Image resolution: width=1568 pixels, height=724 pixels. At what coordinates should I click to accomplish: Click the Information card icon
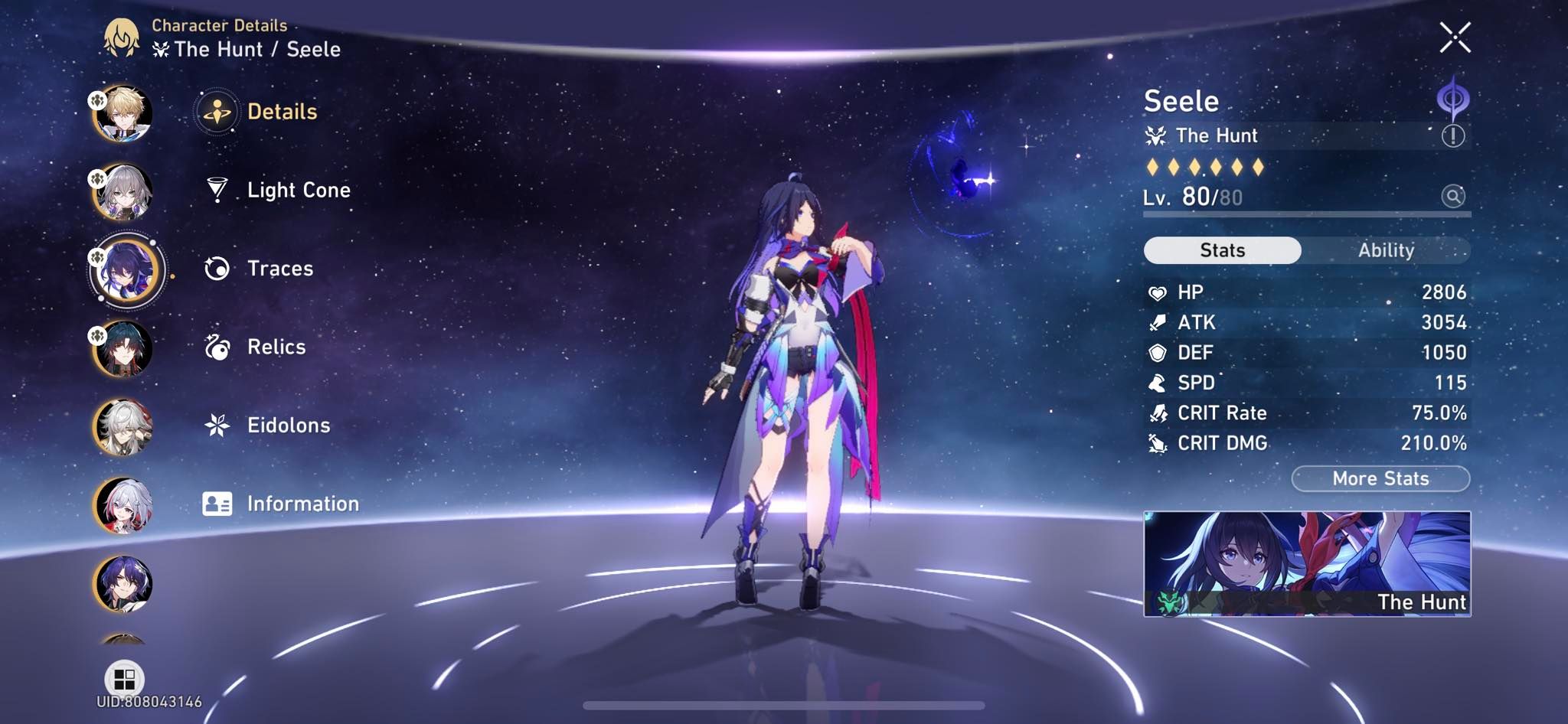pyautogui.click(x=218, y=504)
